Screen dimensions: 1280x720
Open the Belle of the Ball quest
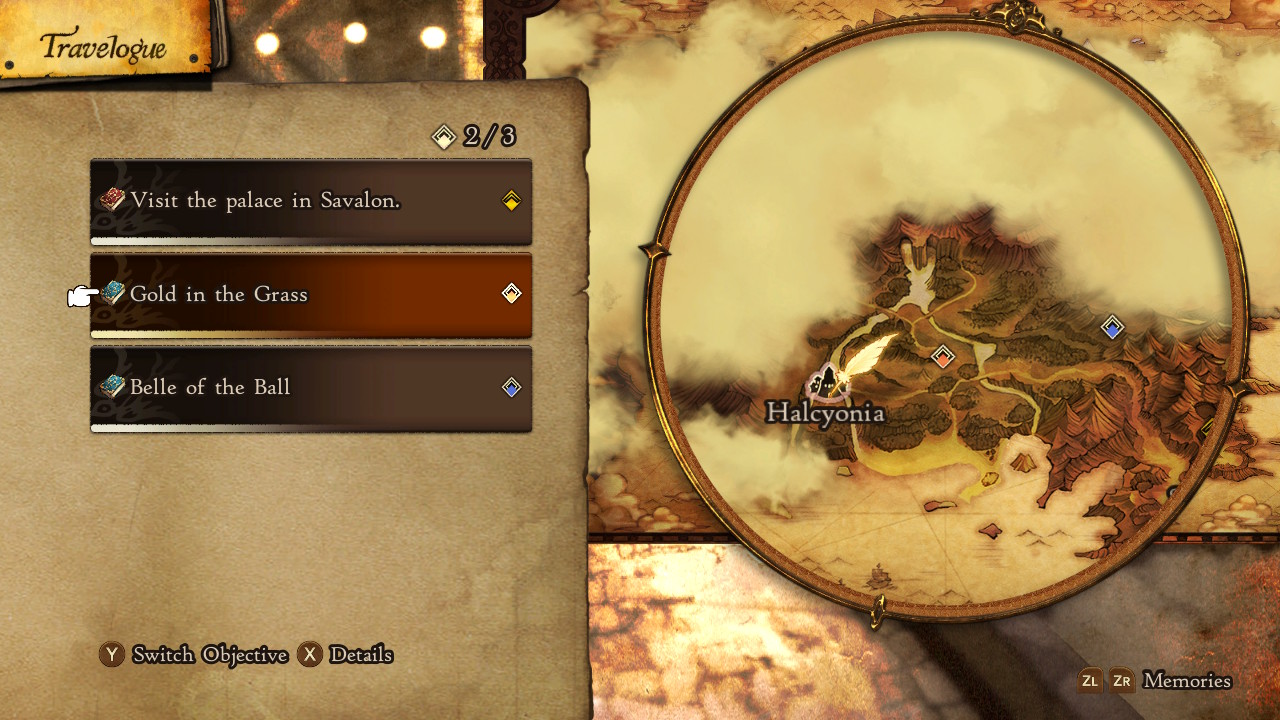[x=310, y=387]
